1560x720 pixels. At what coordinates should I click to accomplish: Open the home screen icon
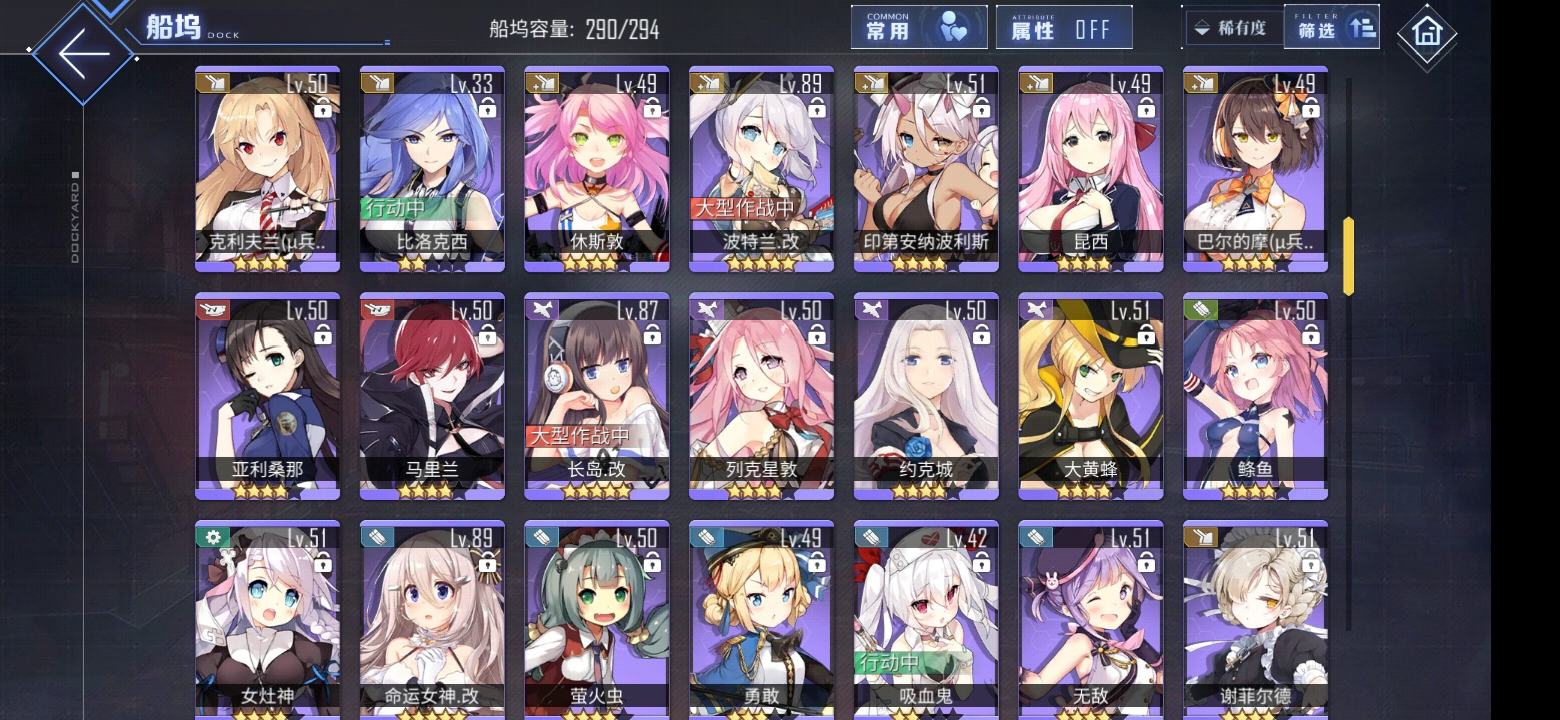click(1426, 34)
